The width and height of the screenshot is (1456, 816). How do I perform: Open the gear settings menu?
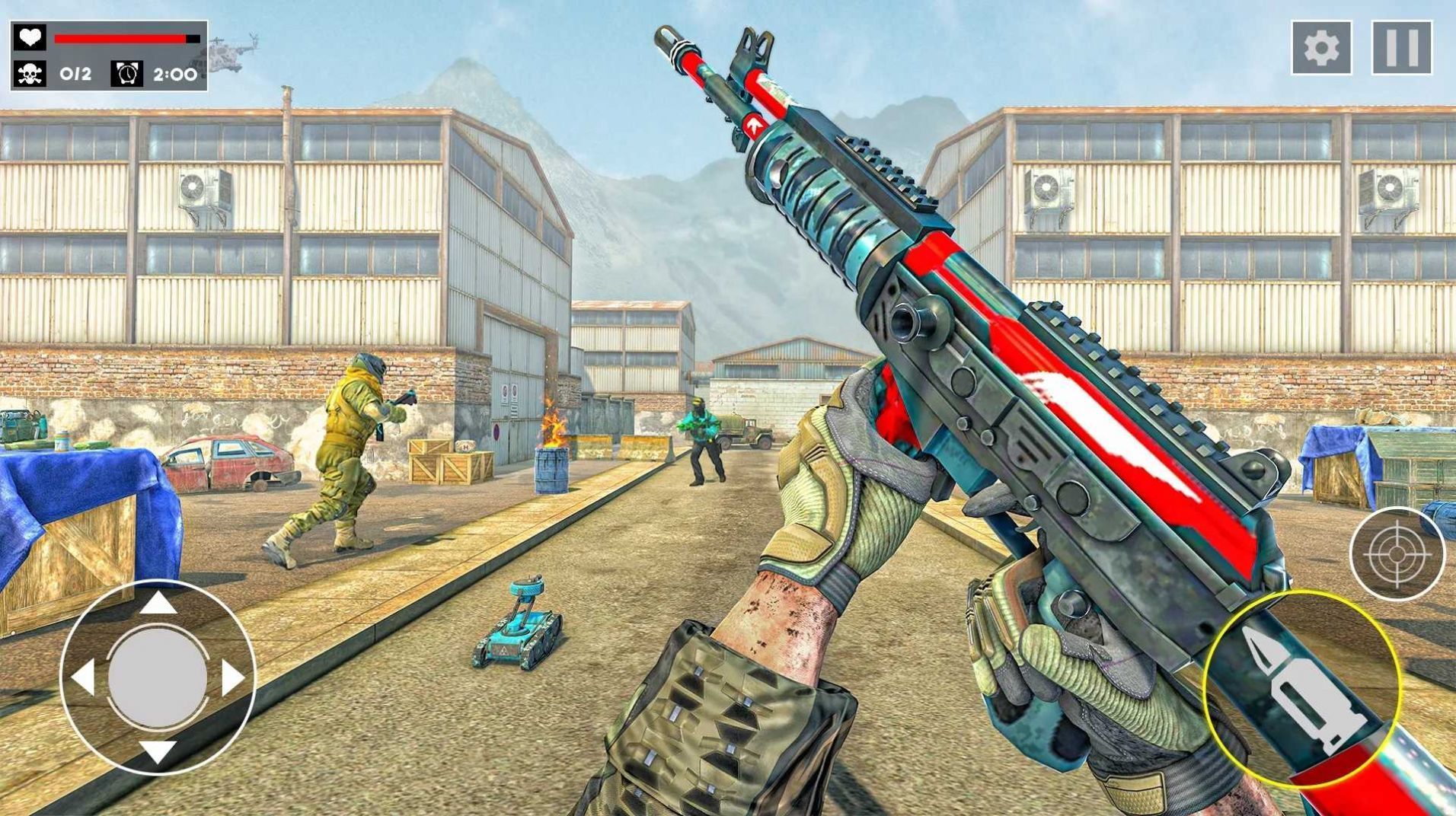point(1321,48)
